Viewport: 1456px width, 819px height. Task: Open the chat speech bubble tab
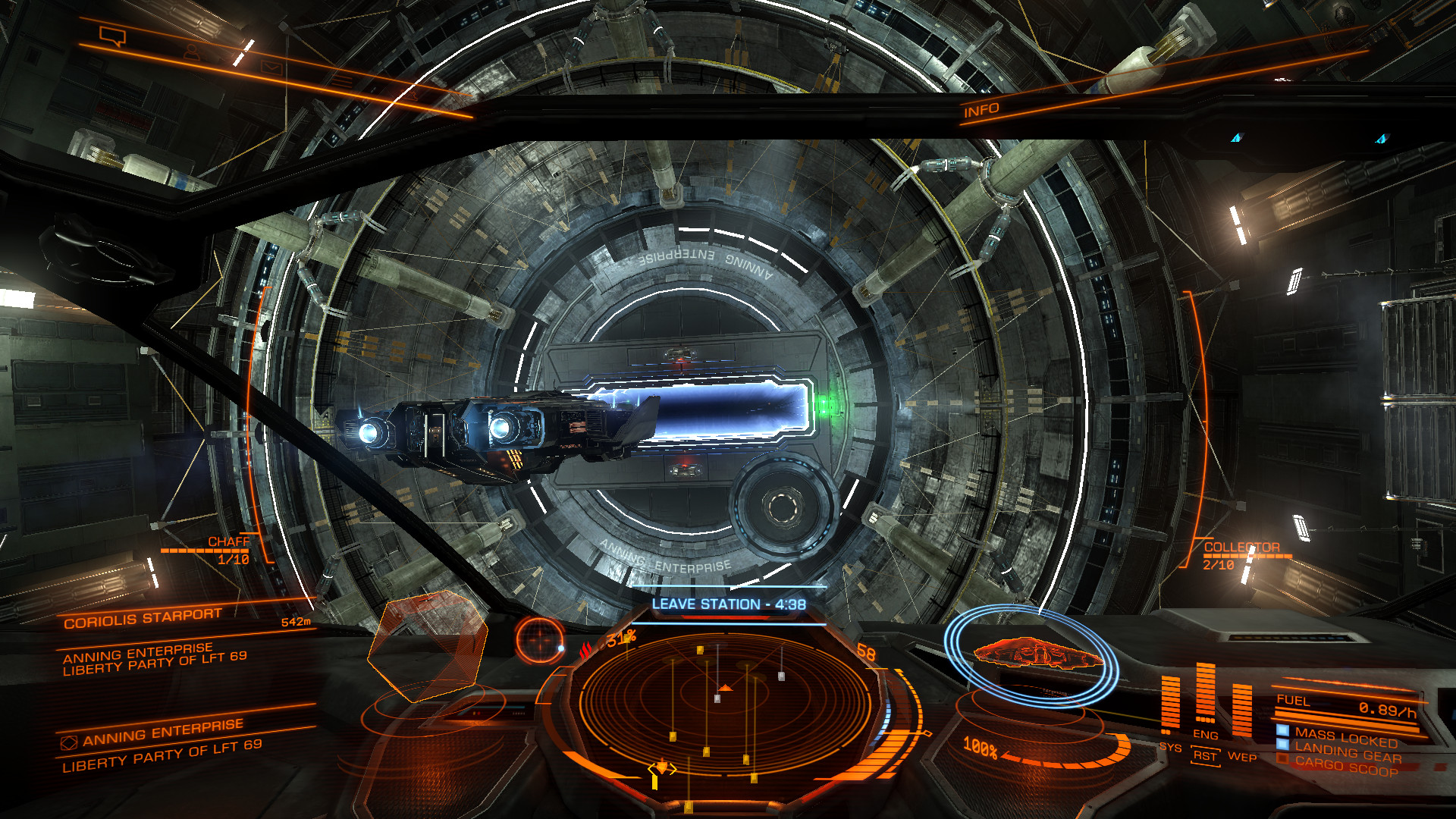[112, 35]
